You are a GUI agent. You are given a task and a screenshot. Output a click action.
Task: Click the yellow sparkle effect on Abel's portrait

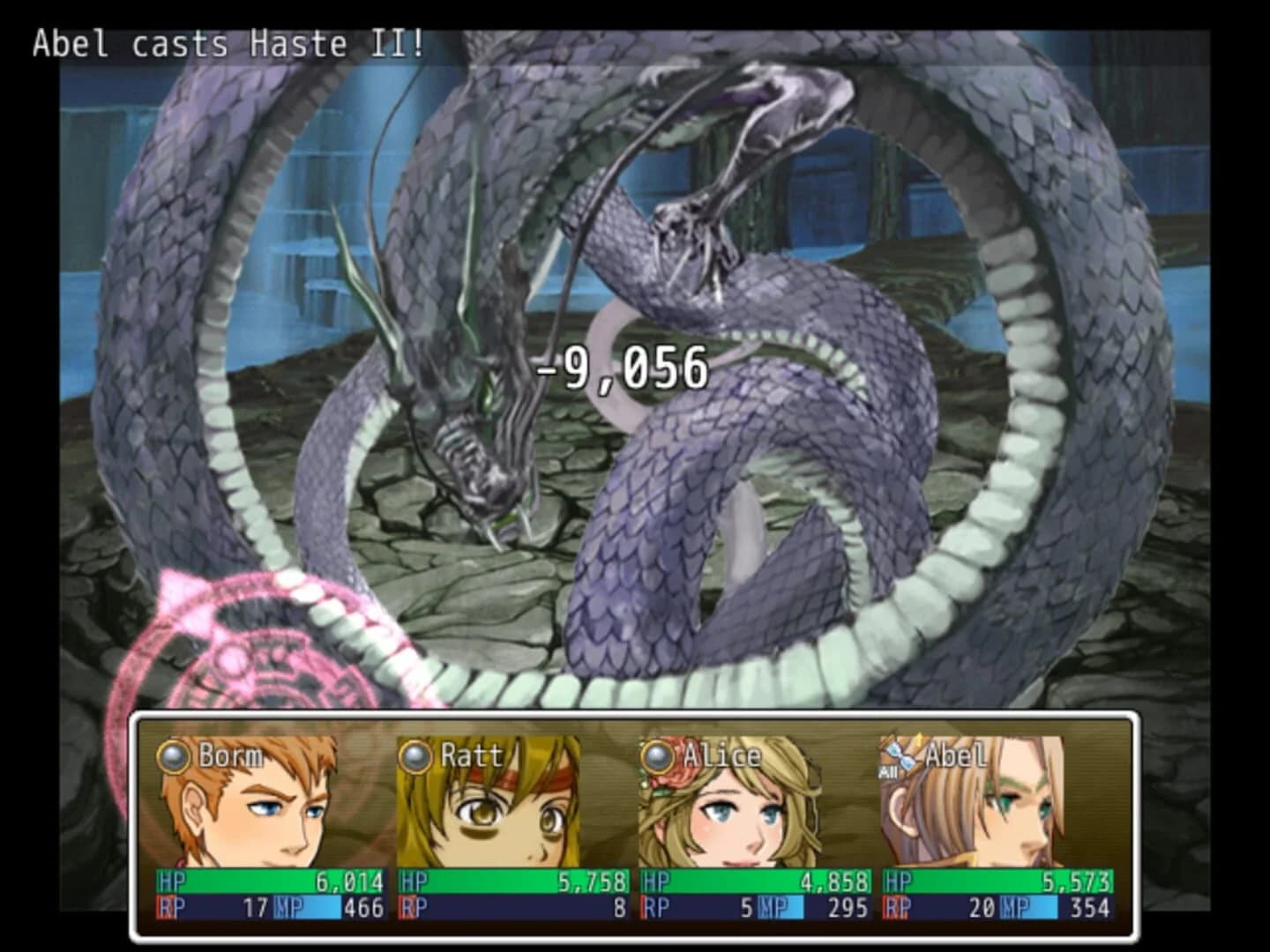tap(920, 747)
